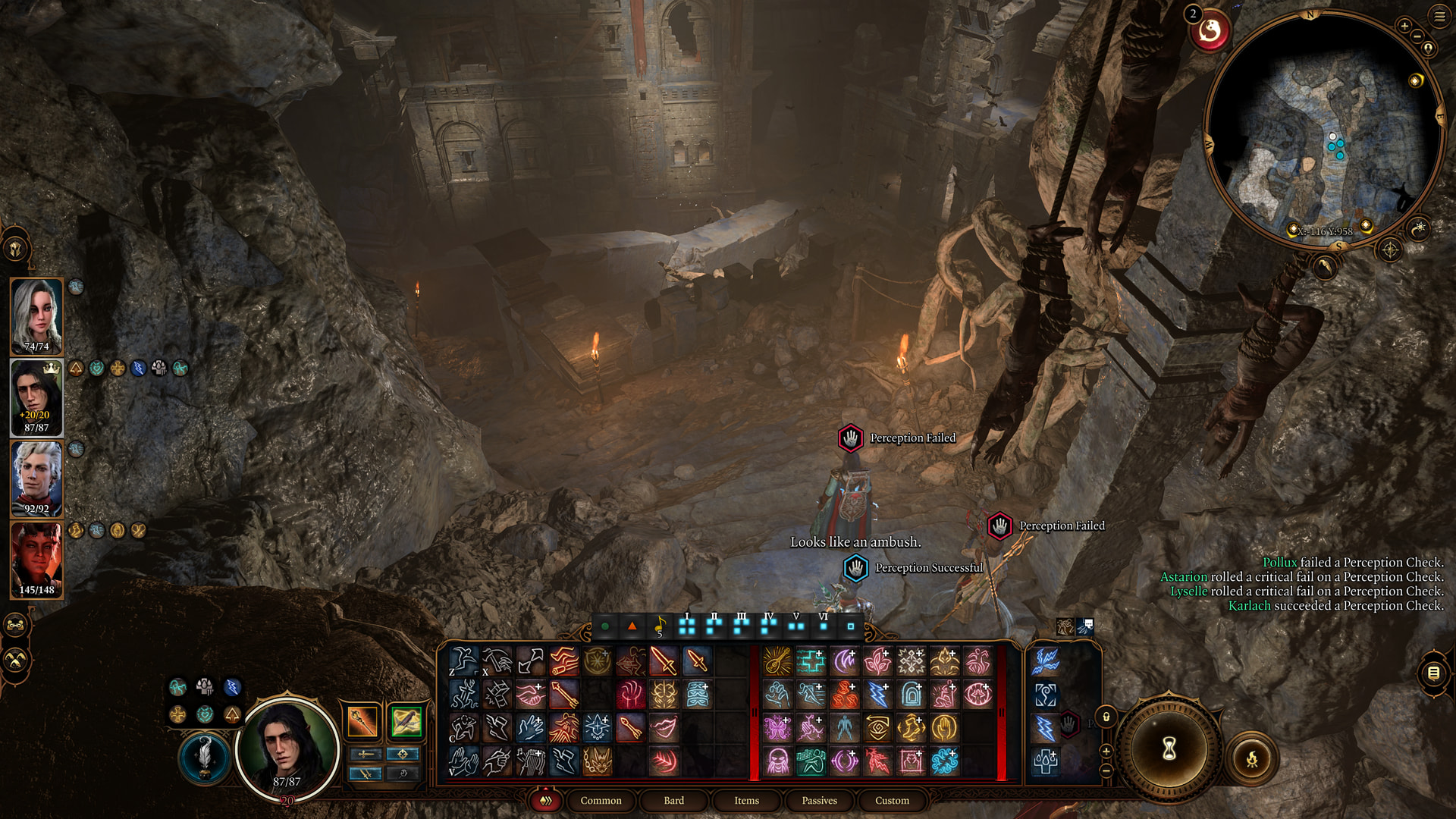1456x819 pixels.
Task: Select Astarion's white-haired portrait
Action: [x=36, y=478]
